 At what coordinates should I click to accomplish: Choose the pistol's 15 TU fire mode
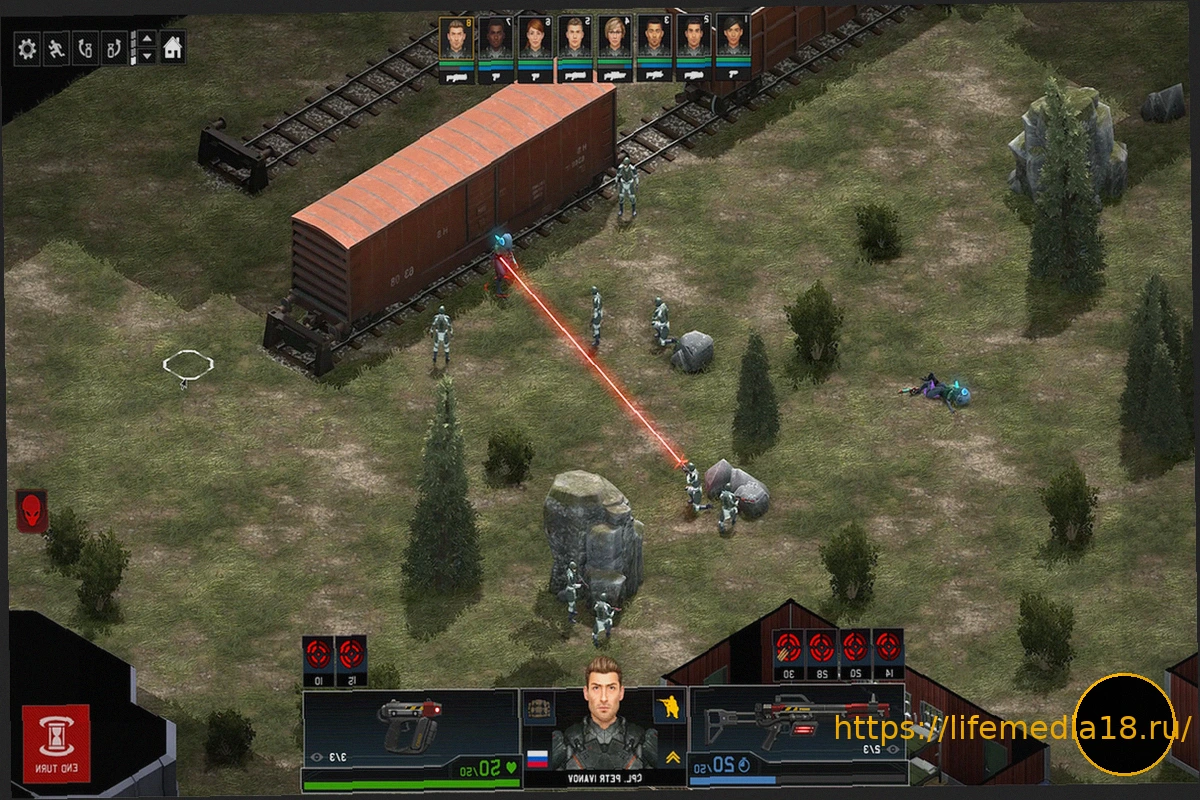click(x=350, y=658)
